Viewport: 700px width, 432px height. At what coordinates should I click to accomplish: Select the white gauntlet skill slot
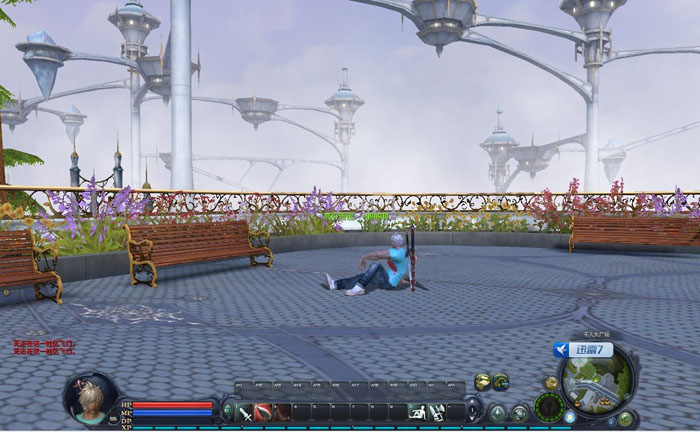pos(437,411)
